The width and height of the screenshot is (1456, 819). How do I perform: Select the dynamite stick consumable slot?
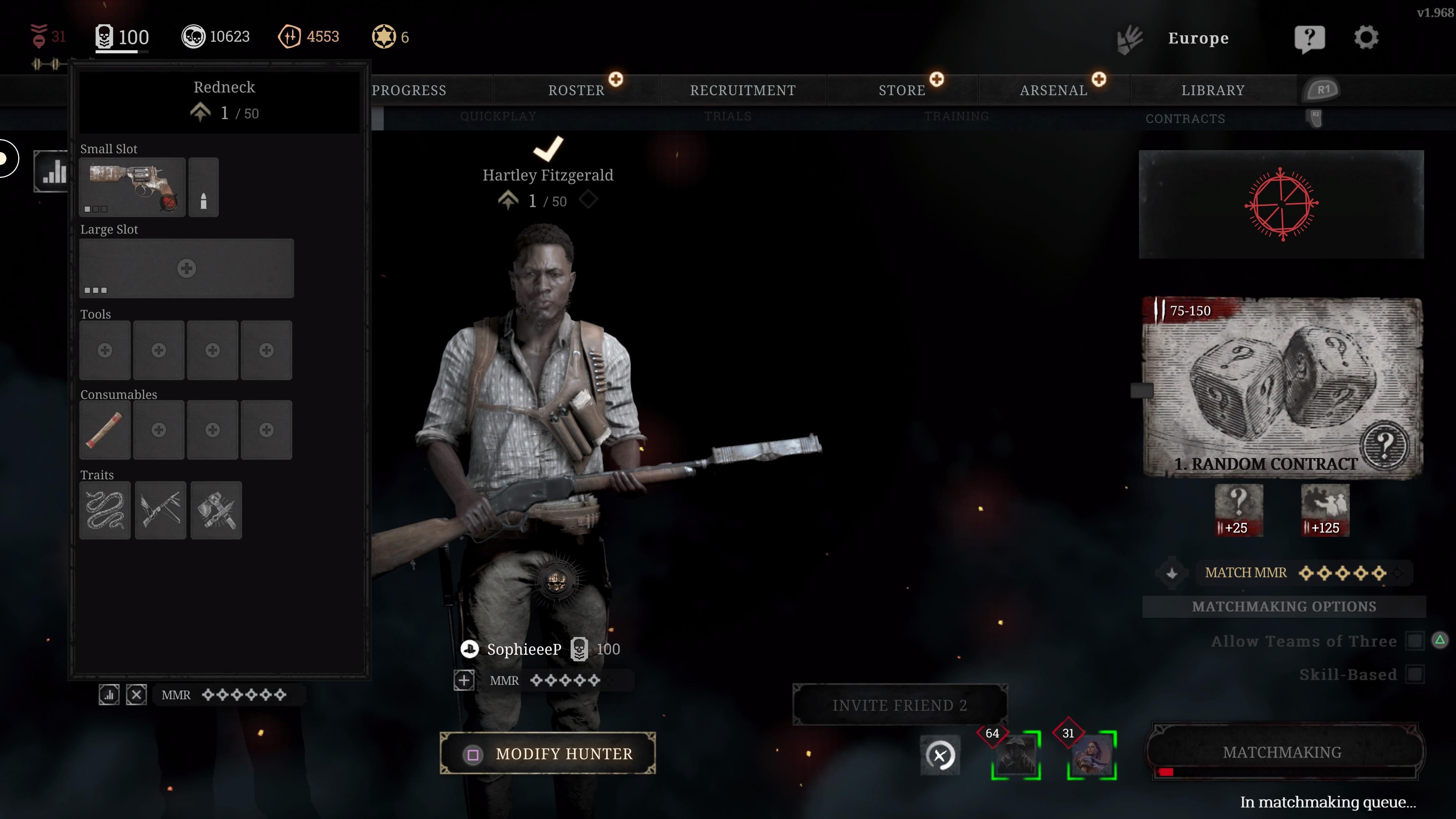click(105, 430)
